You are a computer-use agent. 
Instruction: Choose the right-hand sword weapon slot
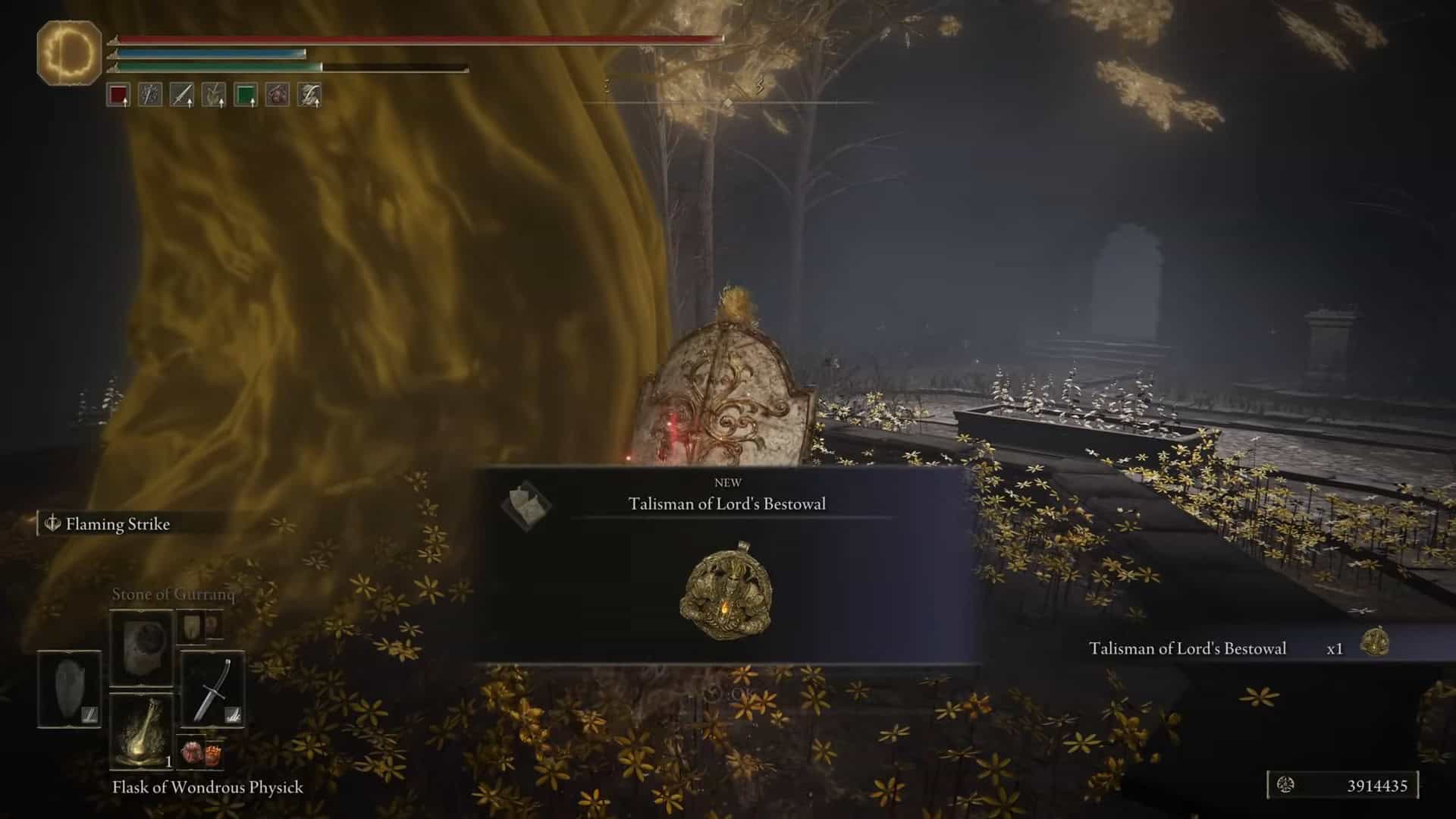[212, 689]
